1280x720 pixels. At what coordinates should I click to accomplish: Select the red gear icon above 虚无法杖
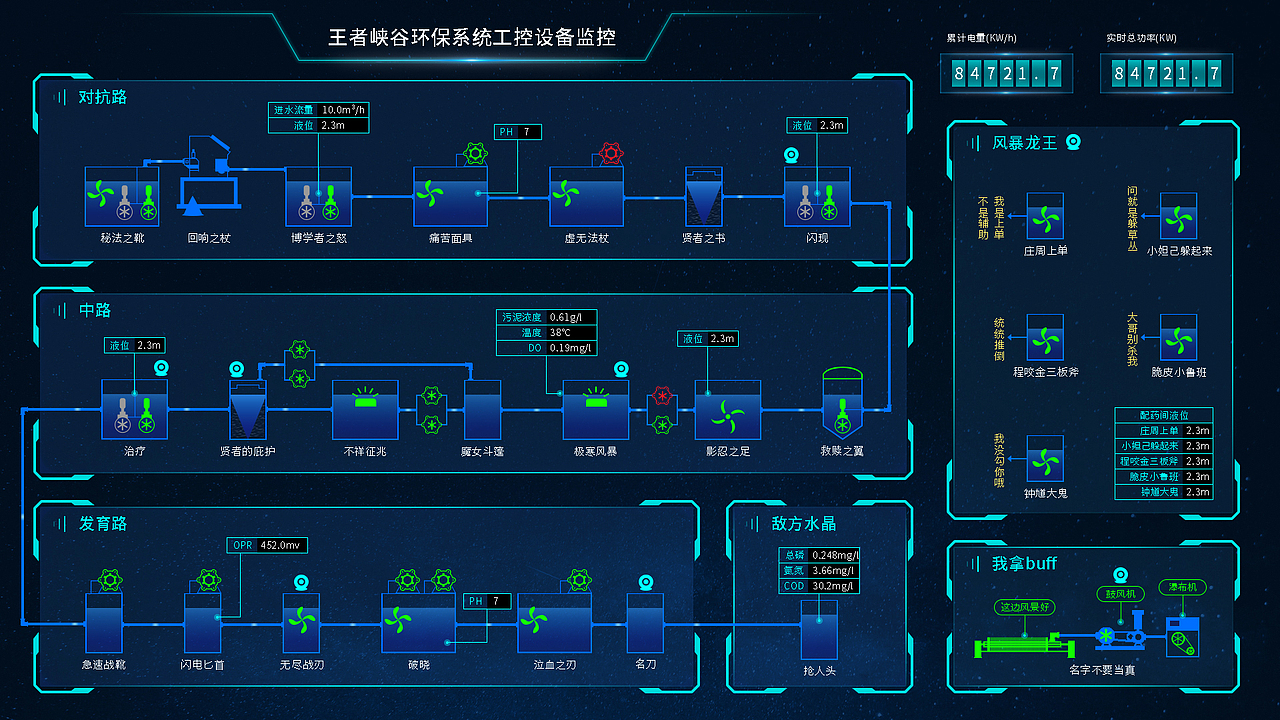610,154
